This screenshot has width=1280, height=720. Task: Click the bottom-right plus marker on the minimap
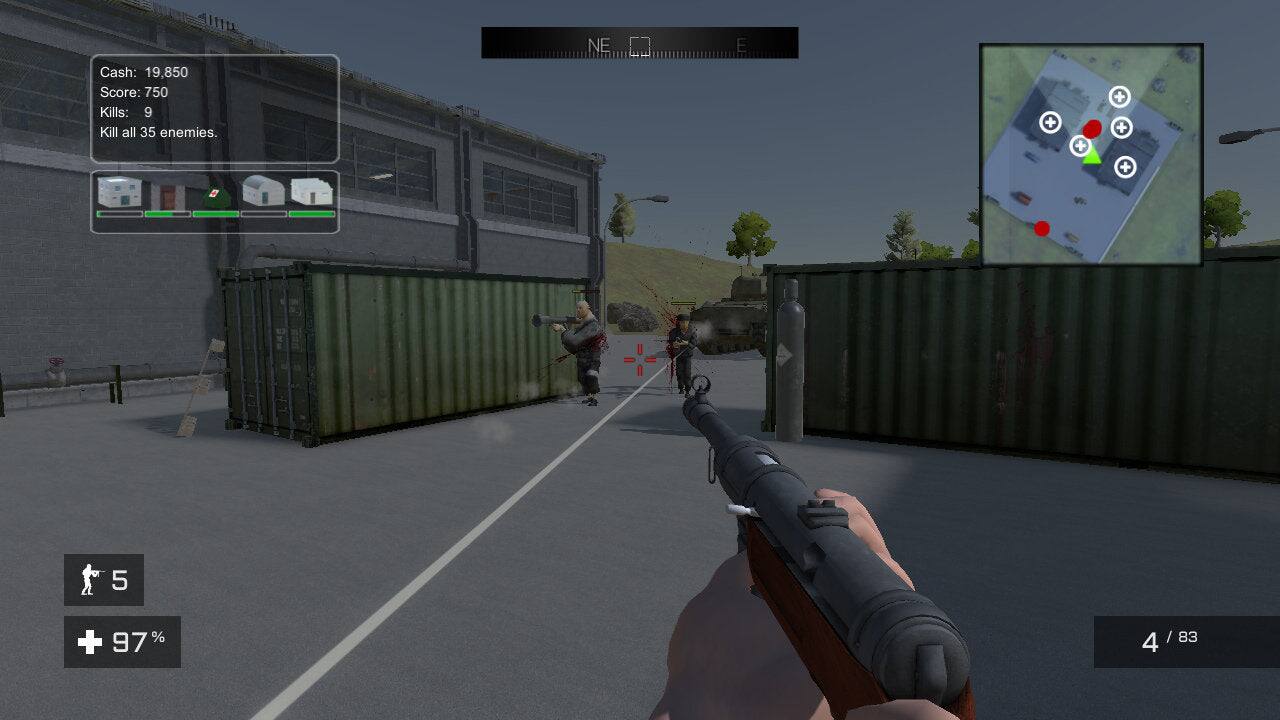1124,167
